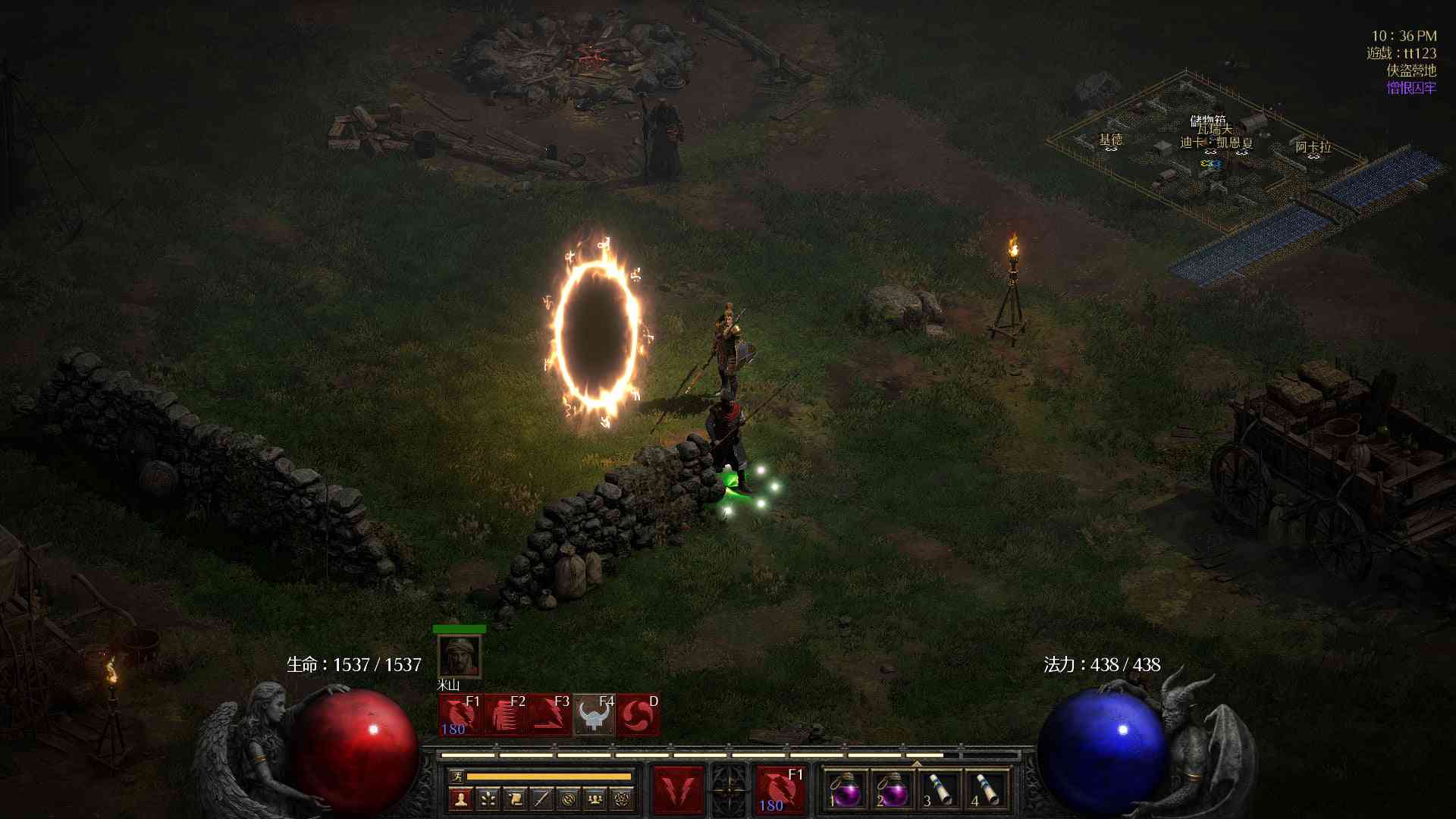Open the party screen with two figures icon
Image resolution: width=1456 pixels, height=819 pixels.
click(x=595, y=799)
